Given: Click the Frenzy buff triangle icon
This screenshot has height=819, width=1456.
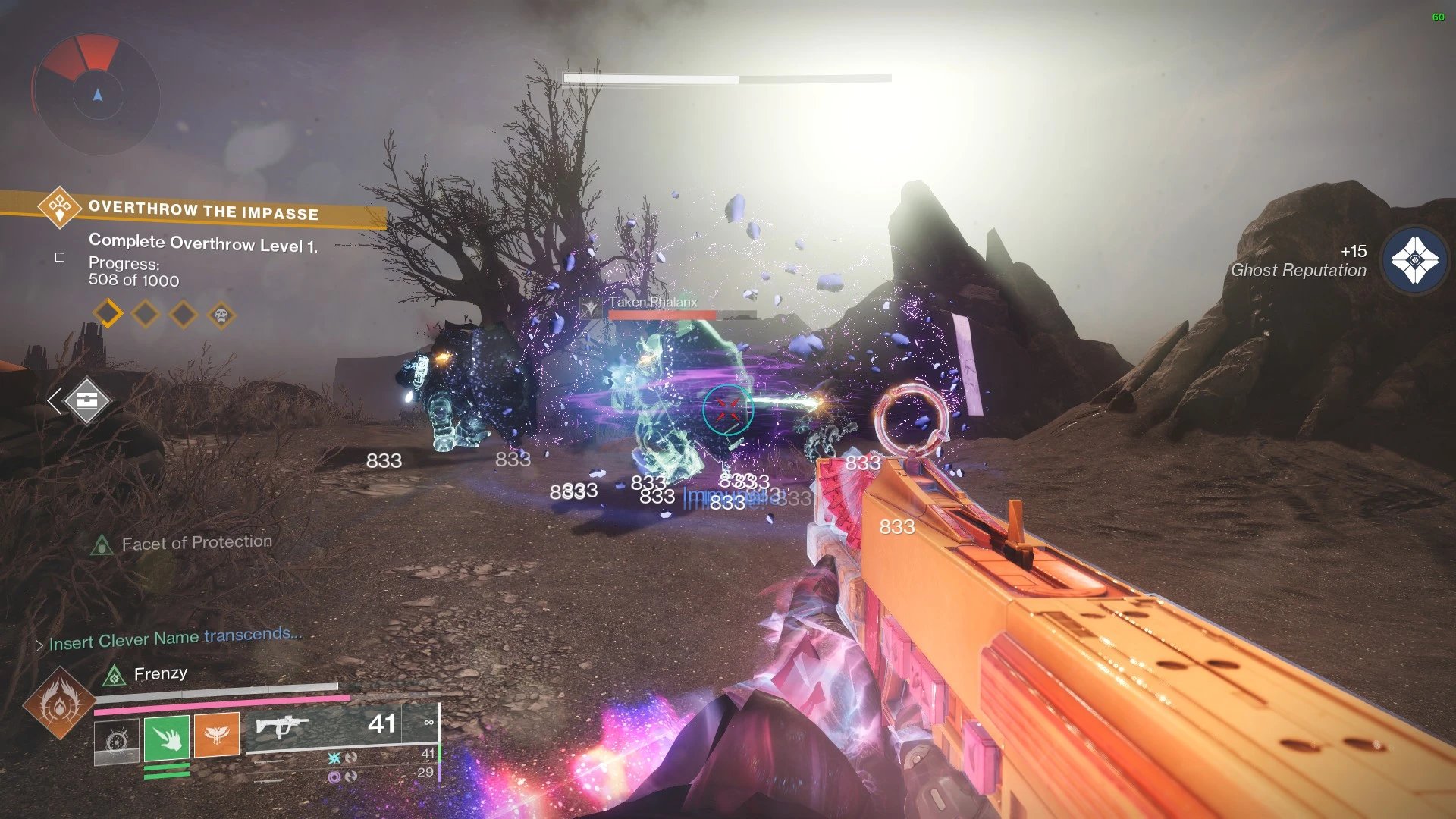Looking at the screenshot, I should 114,675.
